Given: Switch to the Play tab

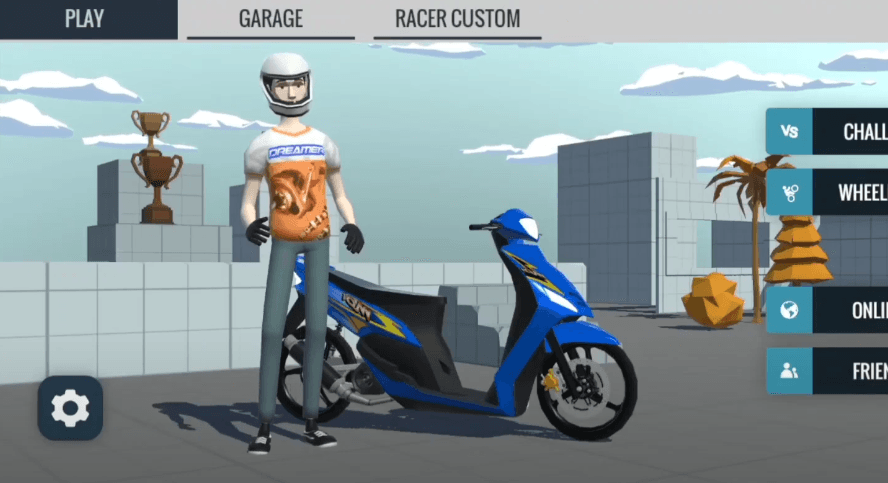Looking at the screenshot, I should [85, 19].
